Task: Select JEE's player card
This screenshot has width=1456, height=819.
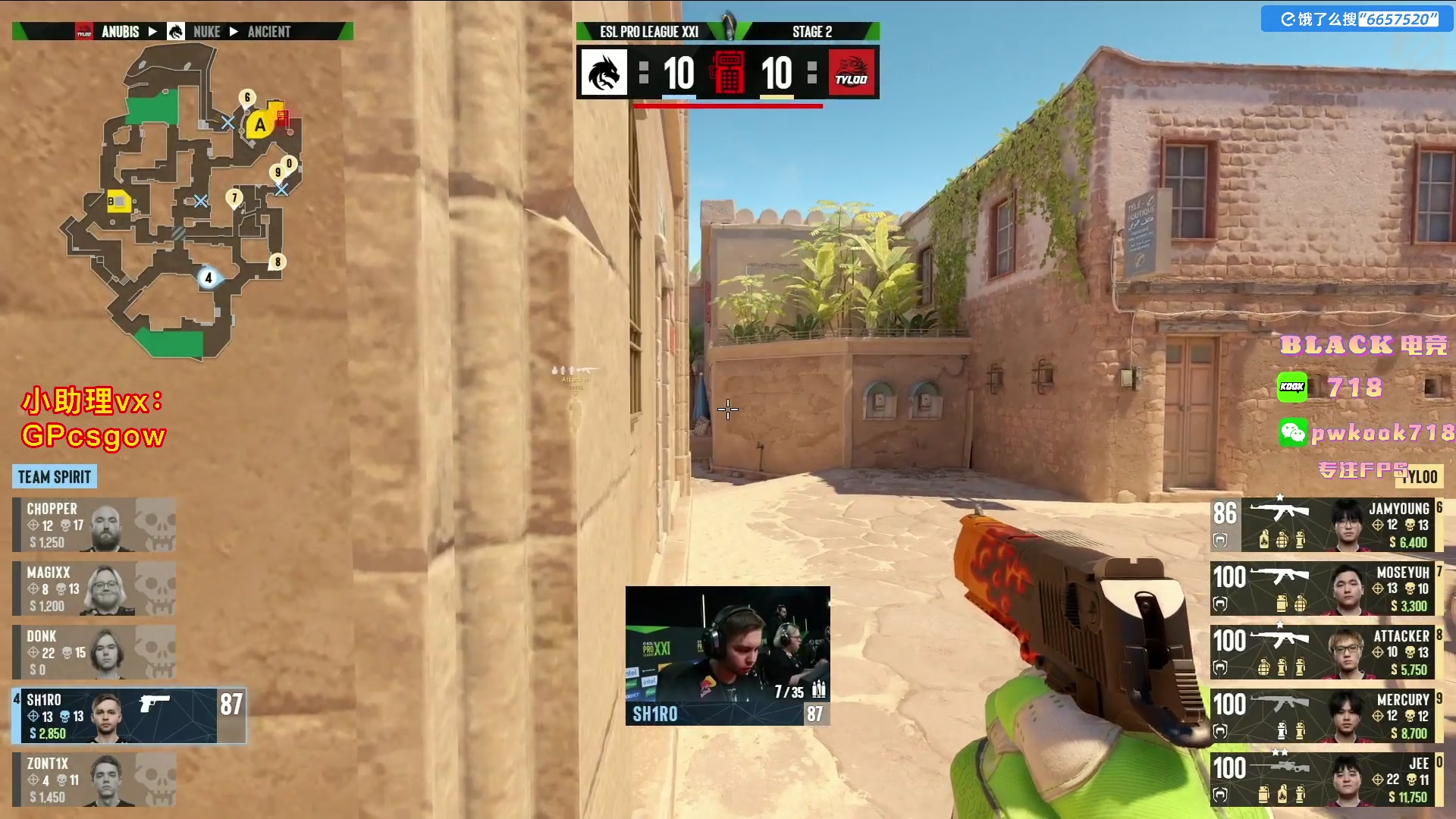Action: (1323, 780)
